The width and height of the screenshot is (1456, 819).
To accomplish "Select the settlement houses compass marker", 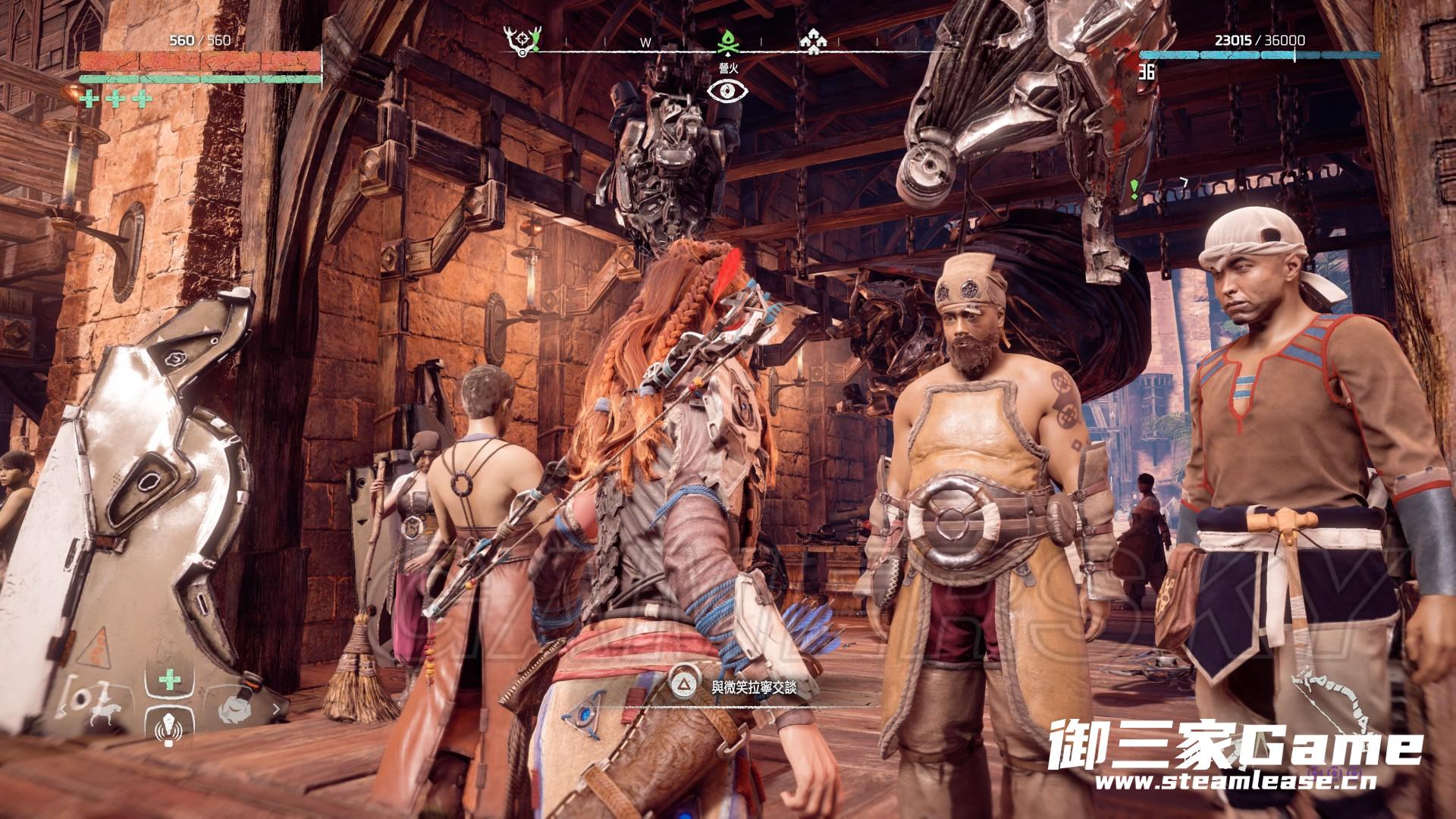I will pos(813,42).
